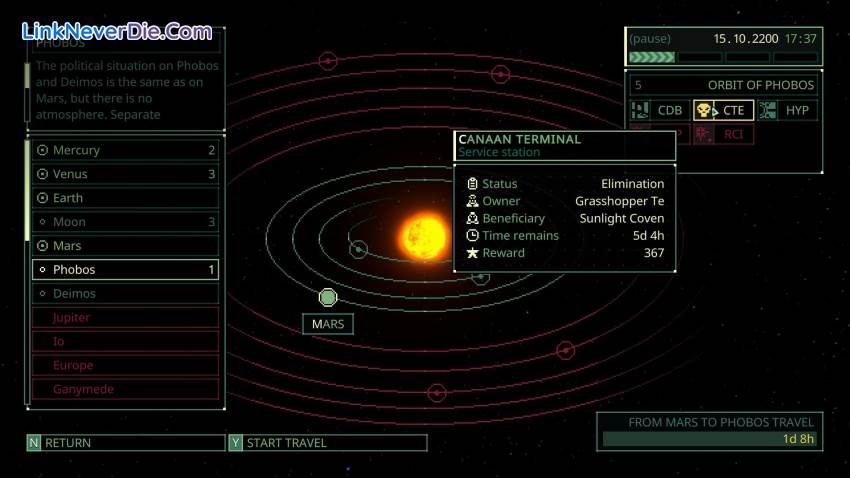Select Deimos in the location list
This screenshot has height=478, width=850.
[x=125, y=294]
